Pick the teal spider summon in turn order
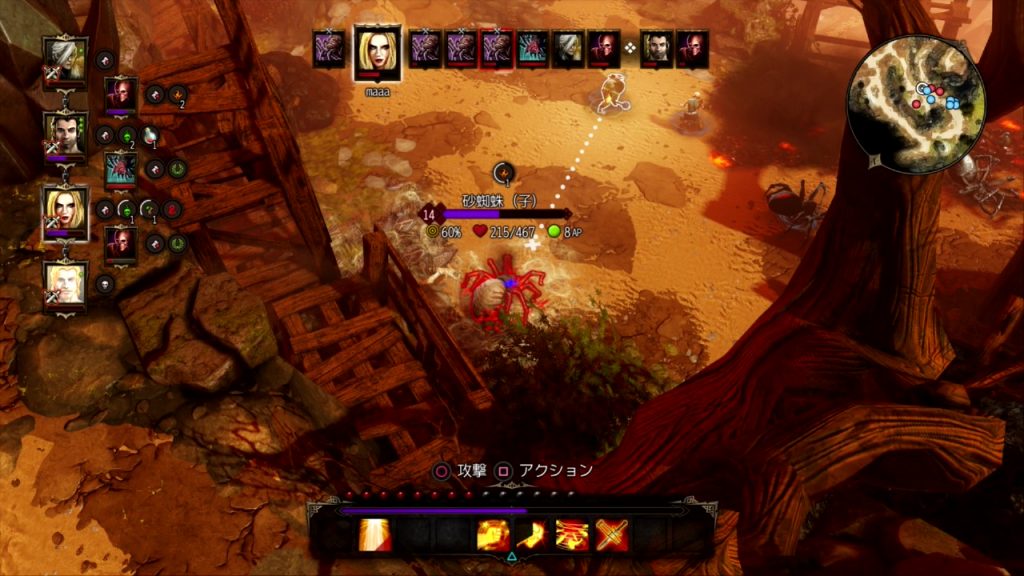The height and width of the screenshot is (576, 1024). 532,48
